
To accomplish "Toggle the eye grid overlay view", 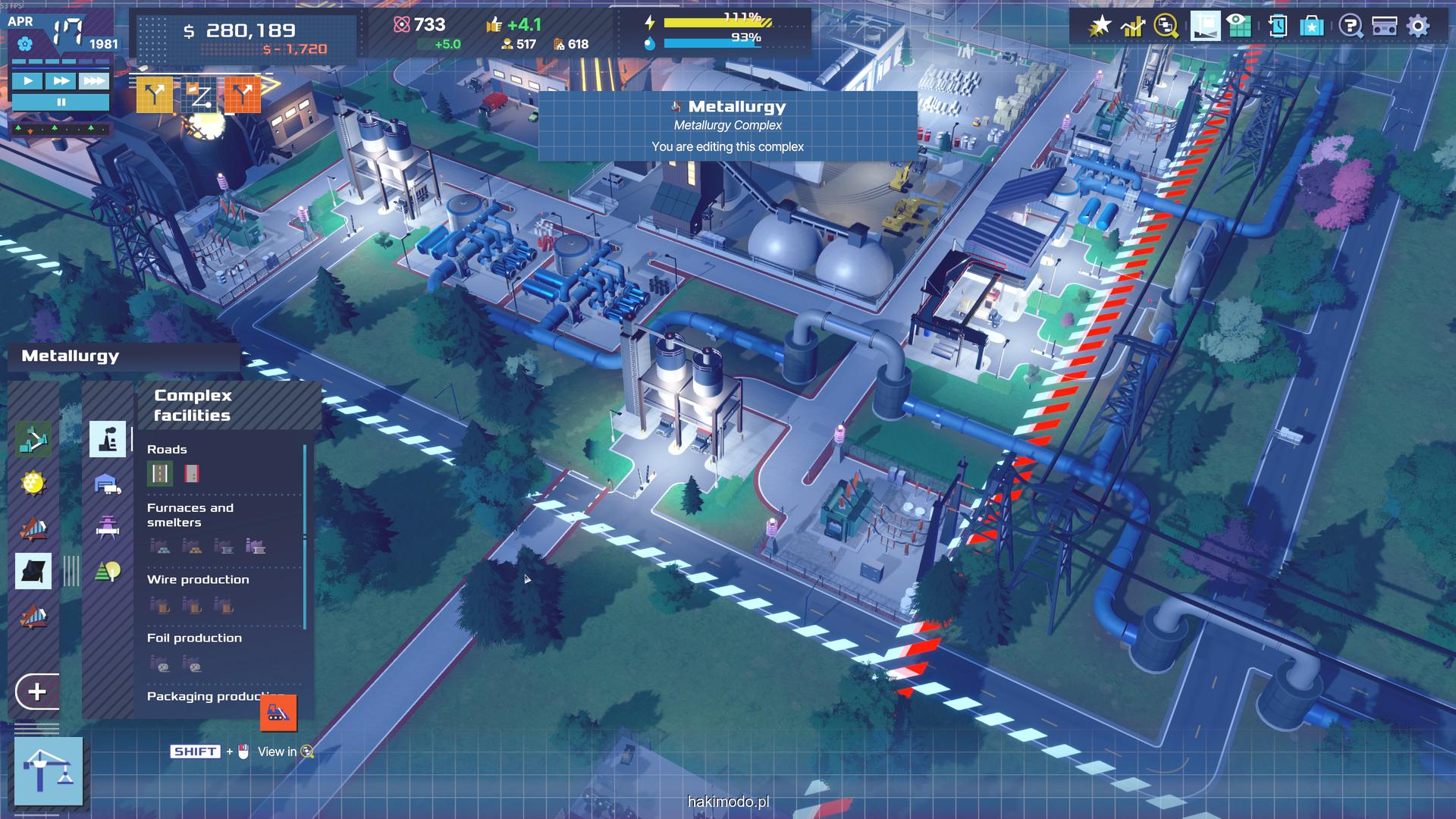I will [1238, 25].
